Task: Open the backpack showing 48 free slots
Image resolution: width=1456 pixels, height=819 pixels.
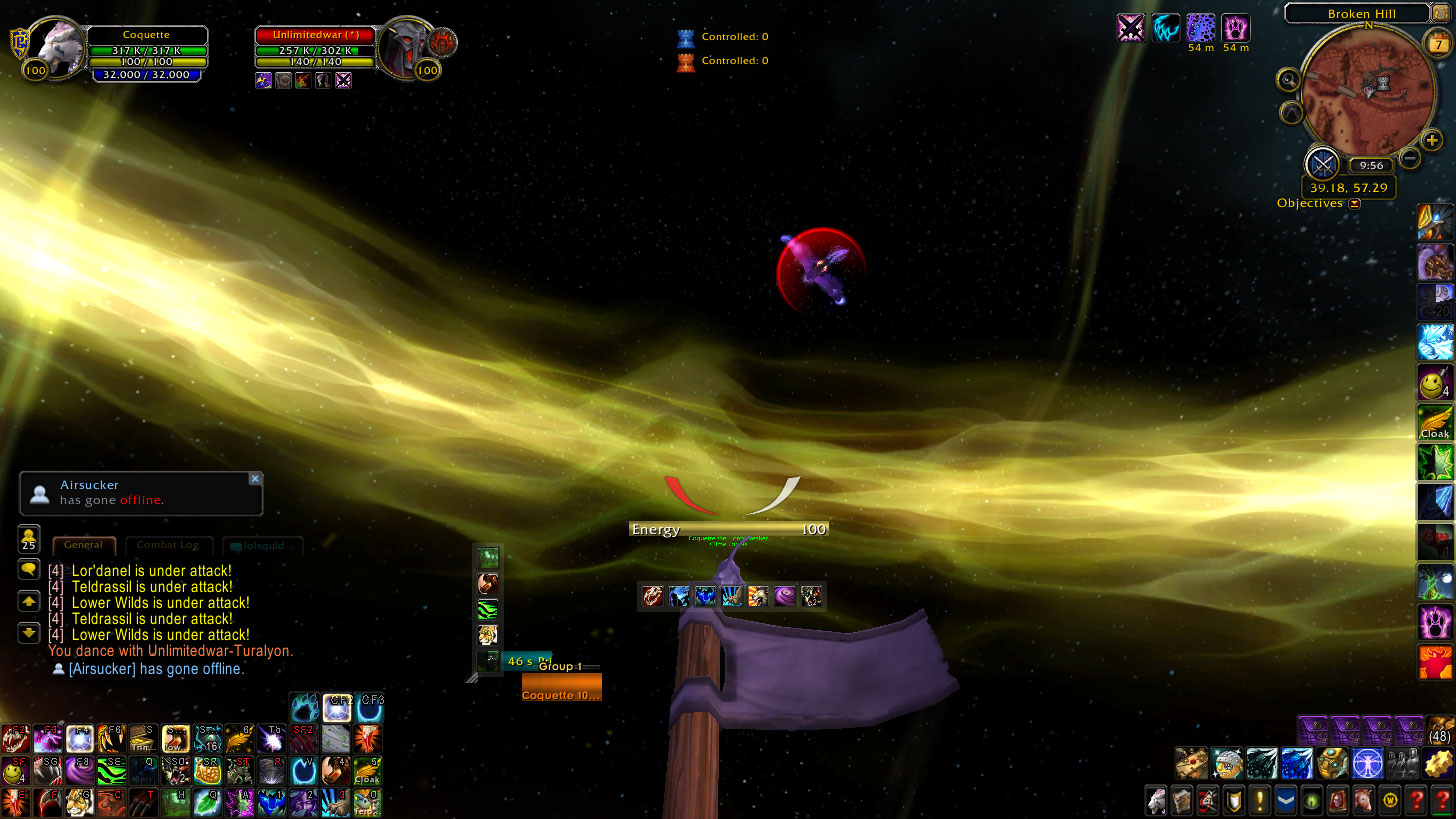Action: (1440, 730)
